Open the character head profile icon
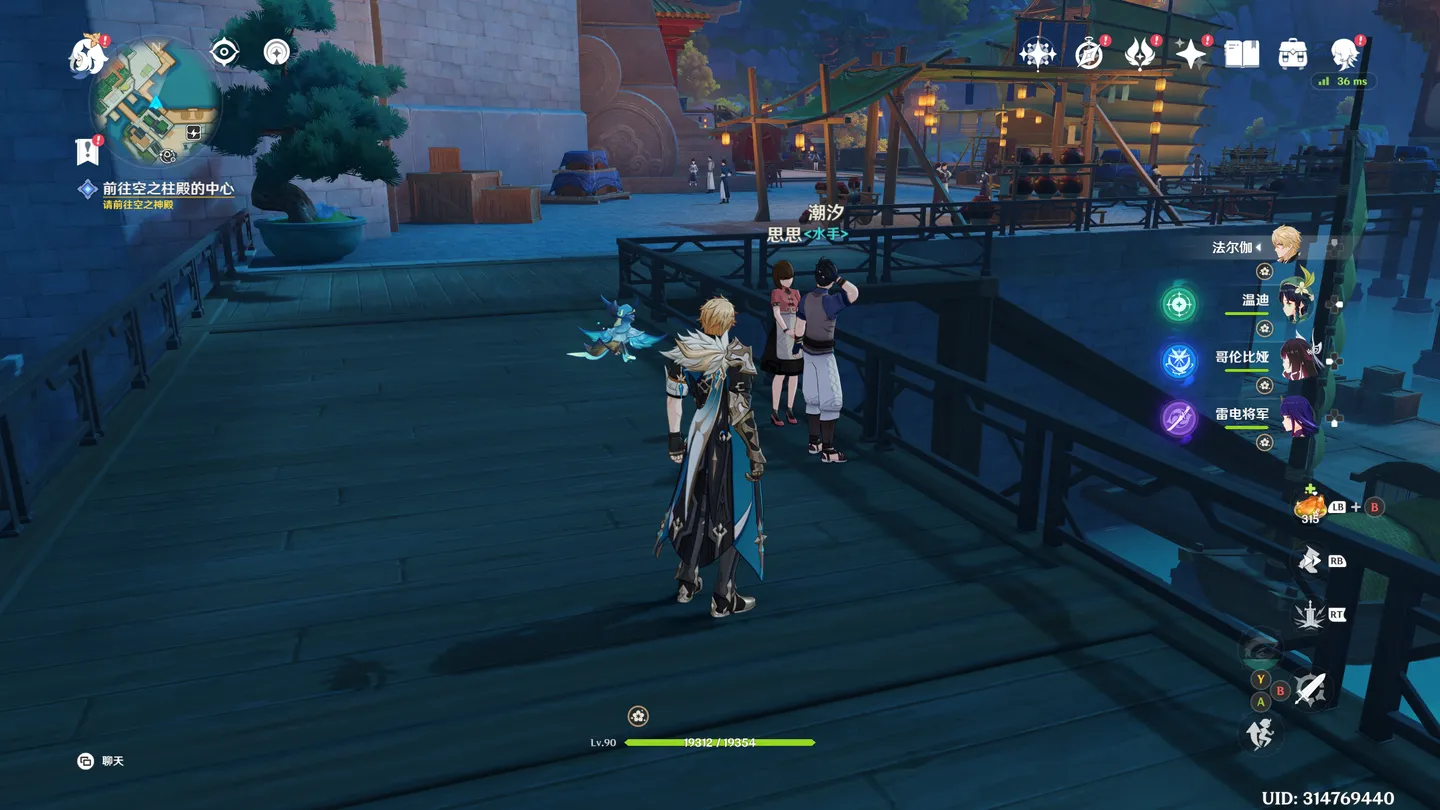The image size is (1440, 810). (1344, 54)
